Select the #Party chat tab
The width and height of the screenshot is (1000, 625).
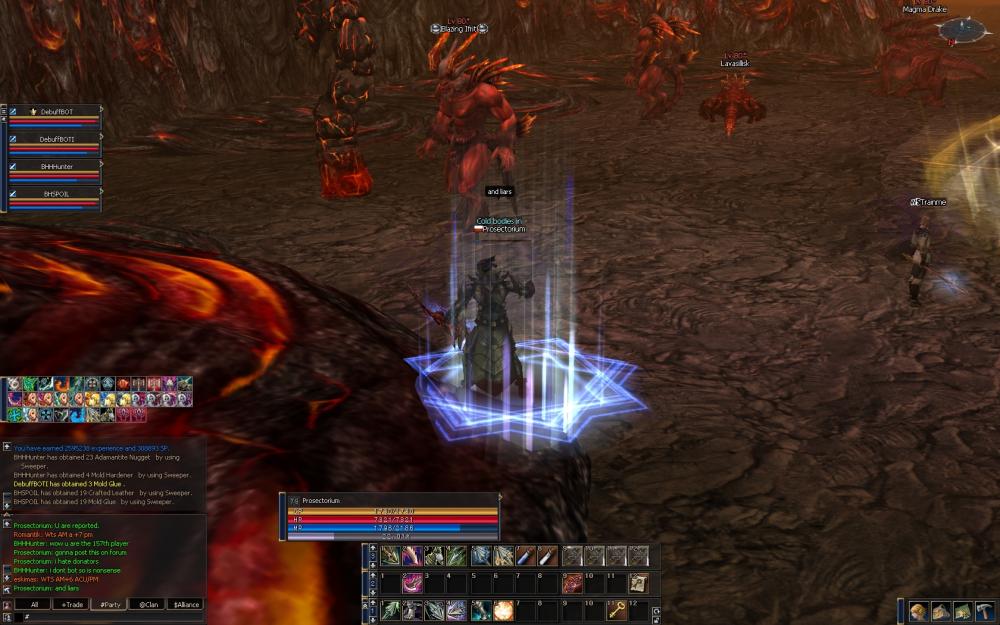pyautogui.click(x=109, y=604)
